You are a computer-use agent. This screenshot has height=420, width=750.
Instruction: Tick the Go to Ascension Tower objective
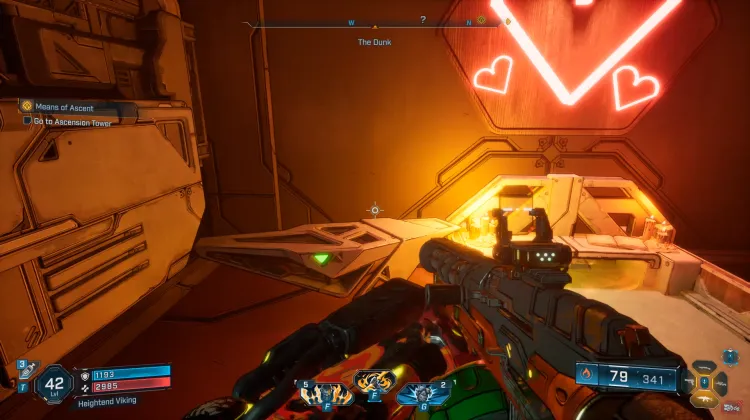[x=28, y=120]
